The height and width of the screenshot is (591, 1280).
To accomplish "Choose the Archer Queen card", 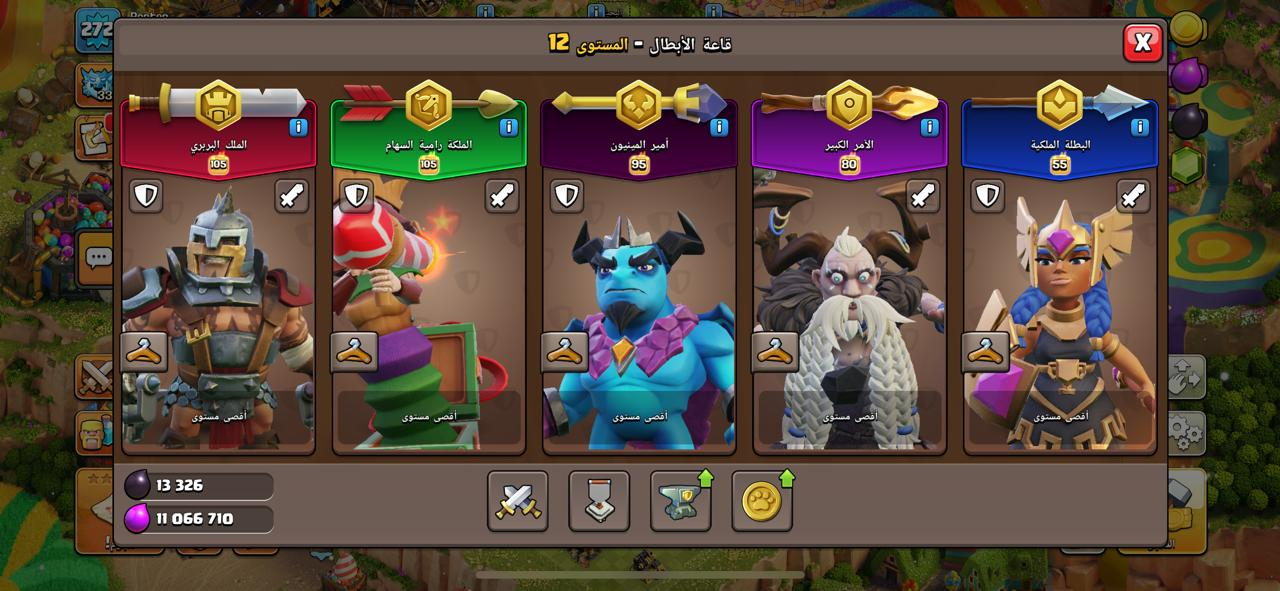I will 428,310.
